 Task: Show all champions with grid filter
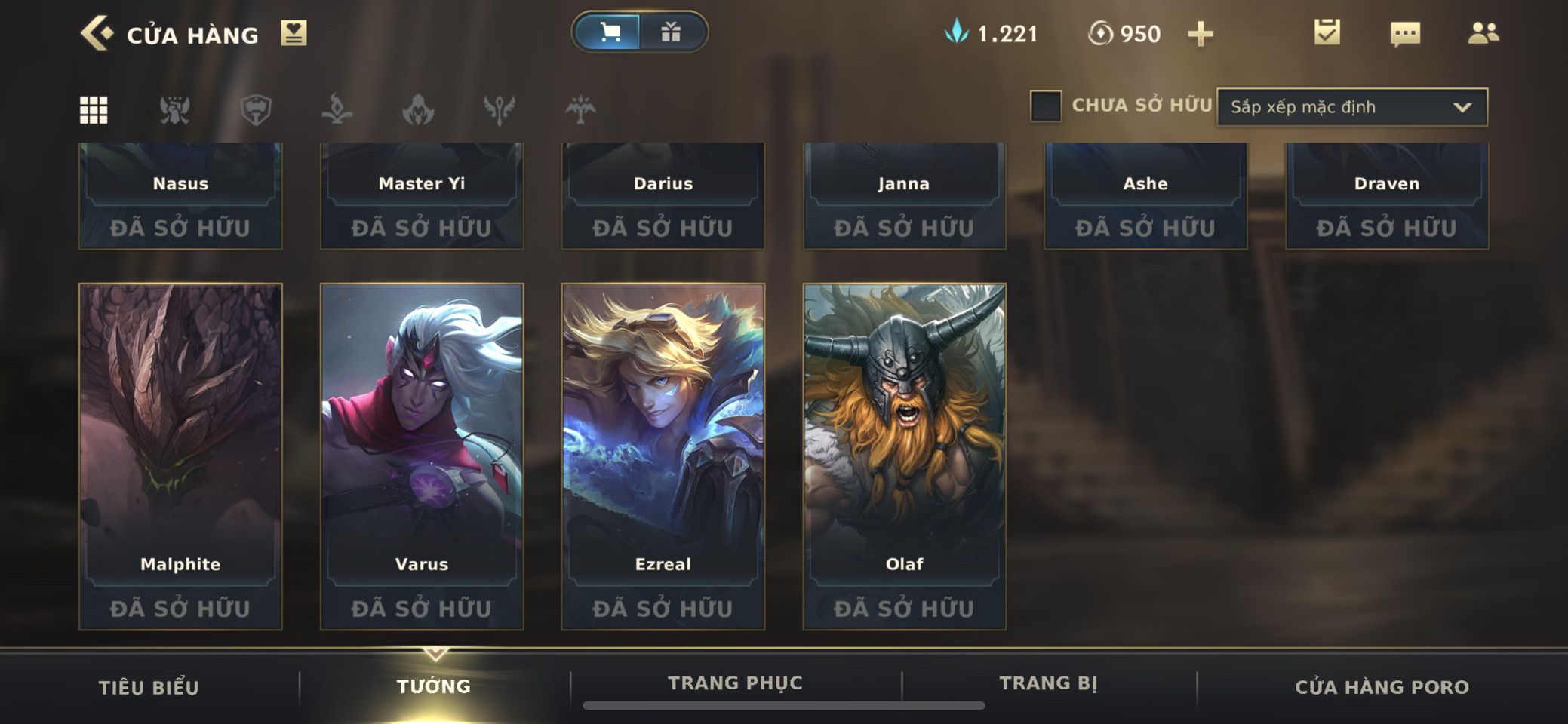(94, 110)
